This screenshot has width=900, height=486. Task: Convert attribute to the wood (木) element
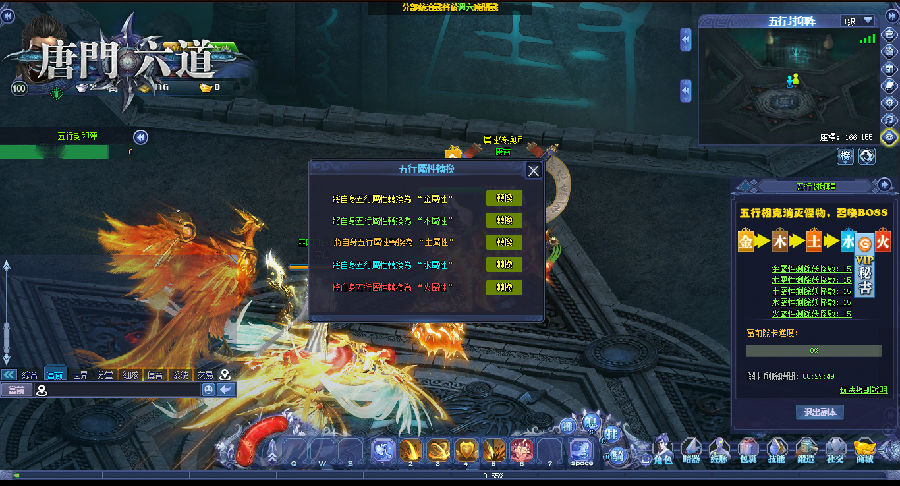pyautogui.click(x=504, y=220)
